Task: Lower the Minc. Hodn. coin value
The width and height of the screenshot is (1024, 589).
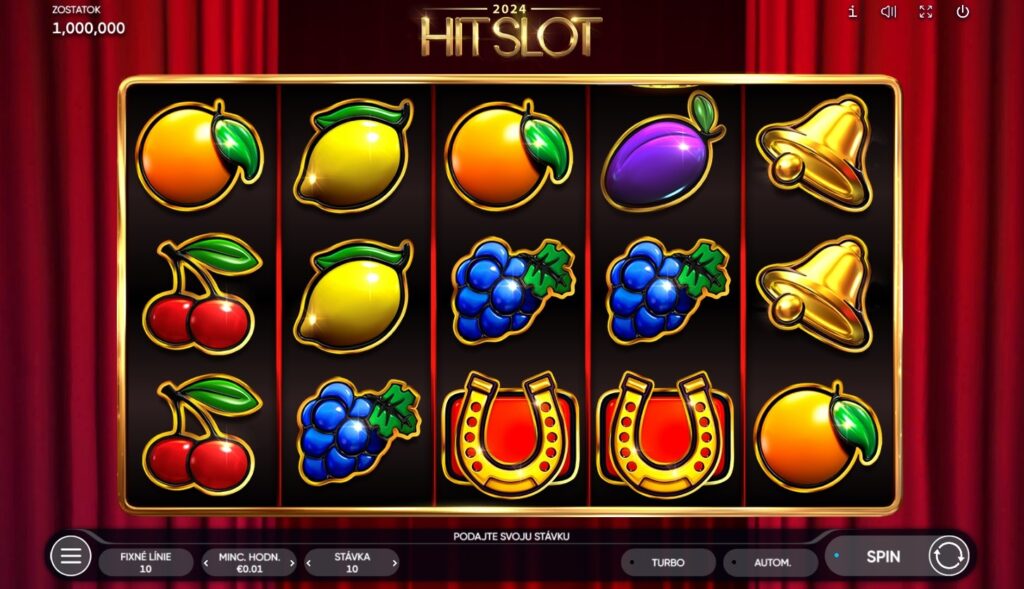Action: pyautogui.click(x=206, y=563)
